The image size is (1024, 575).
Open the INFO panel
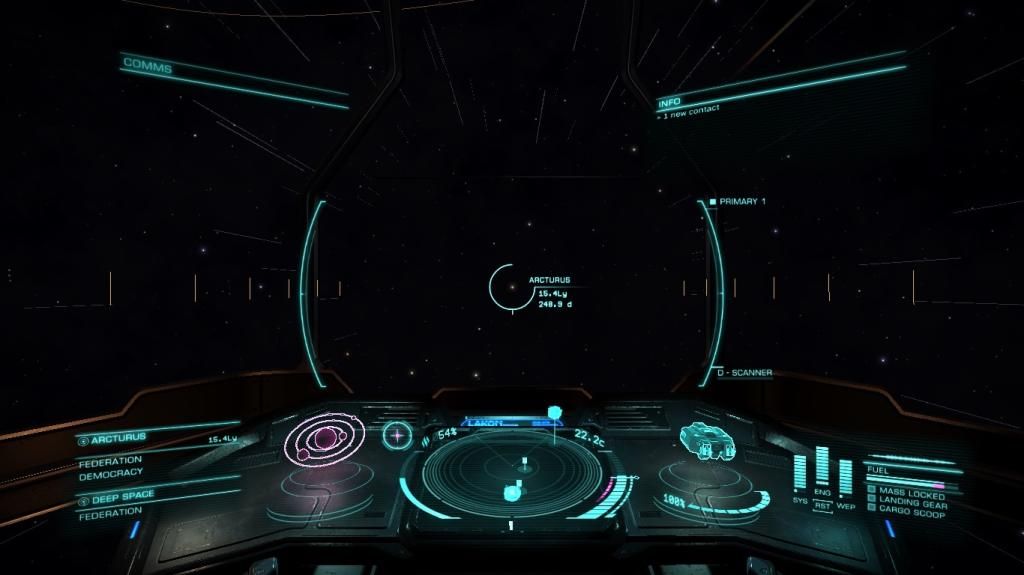[669, 103]
